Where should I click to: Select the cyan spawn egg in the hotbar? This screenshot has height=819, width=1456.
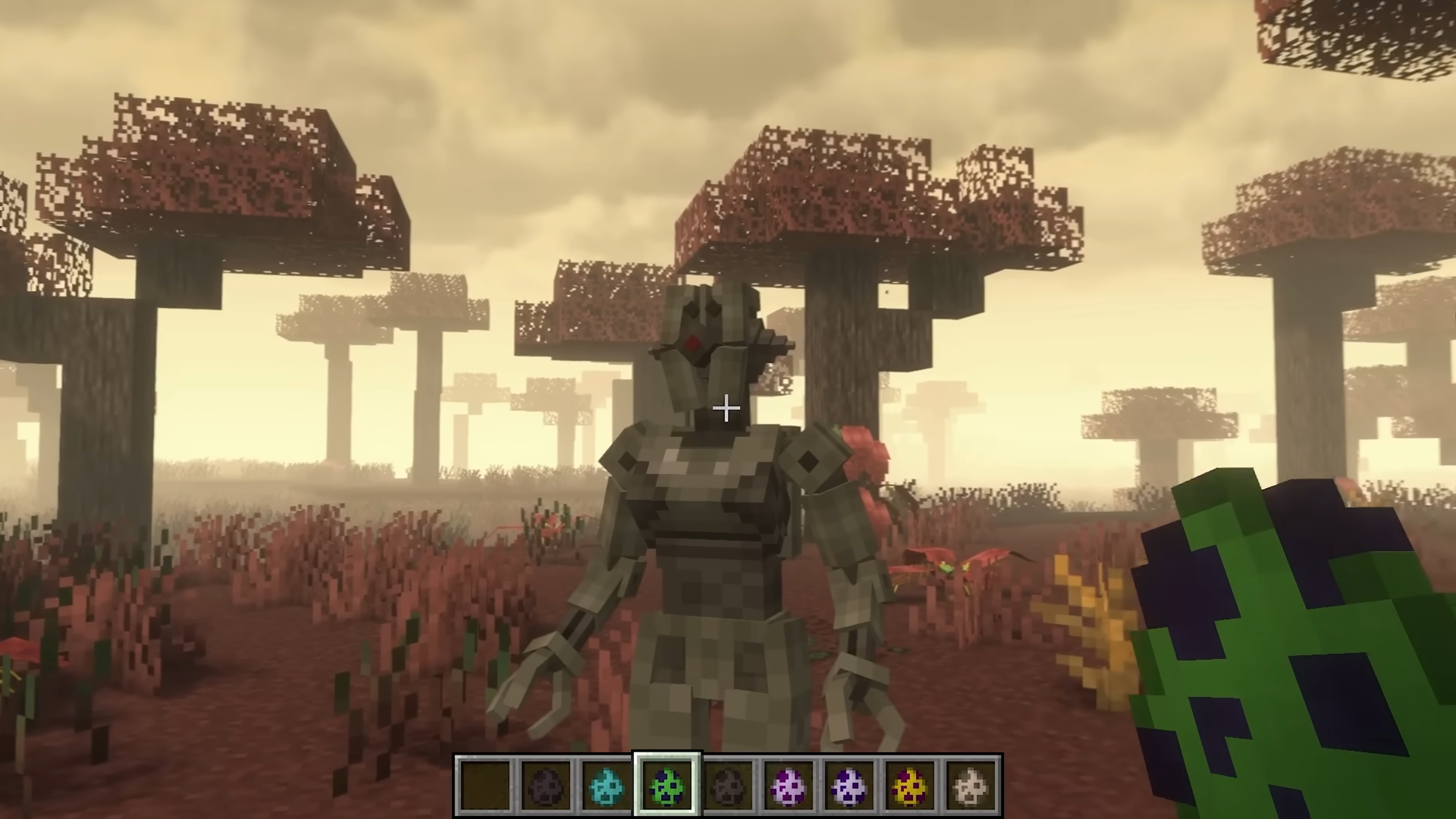[x=607, y=786]
